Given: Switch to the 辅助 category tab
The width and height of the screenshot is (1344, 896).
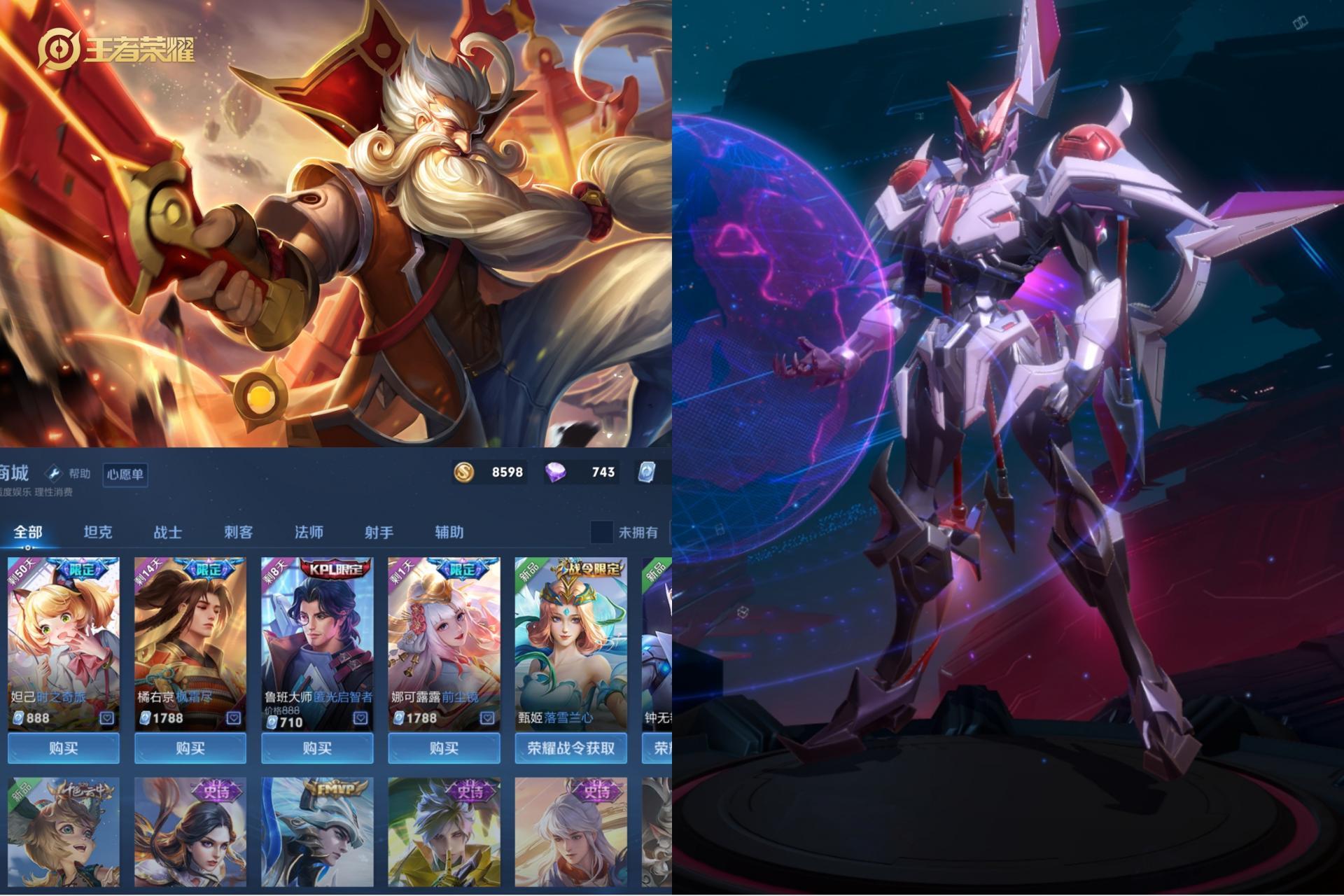Looking at the screenshot, I should [449, 532].
